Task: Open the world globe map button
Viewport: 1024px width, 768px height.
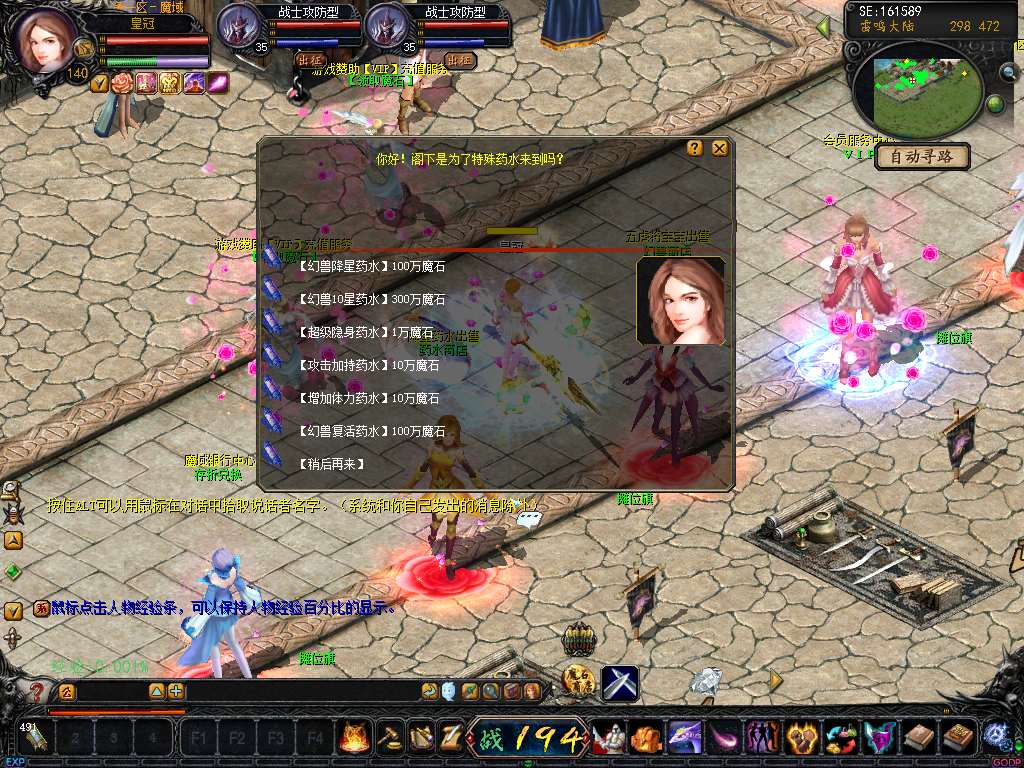Action: pos(995,103)
